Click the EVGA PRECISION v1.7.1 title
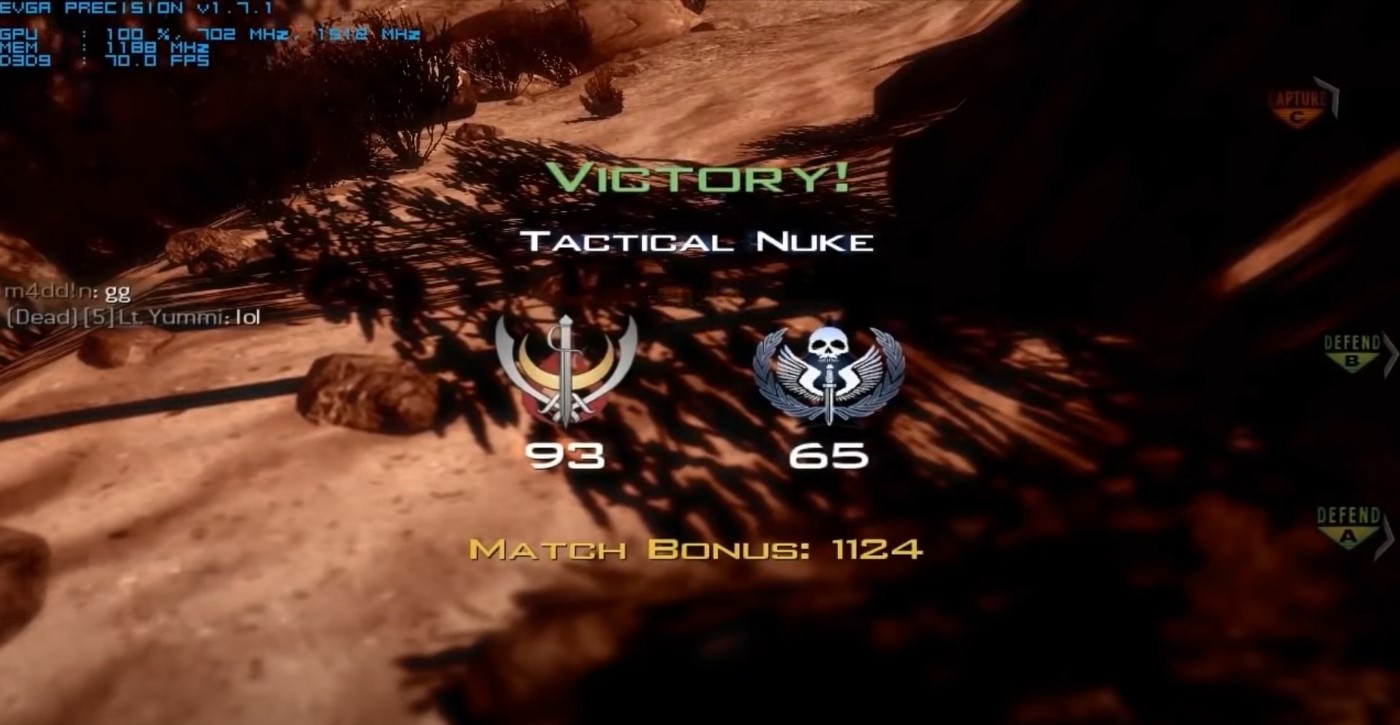Screen dimensions: 1400x725 [113, 8]
